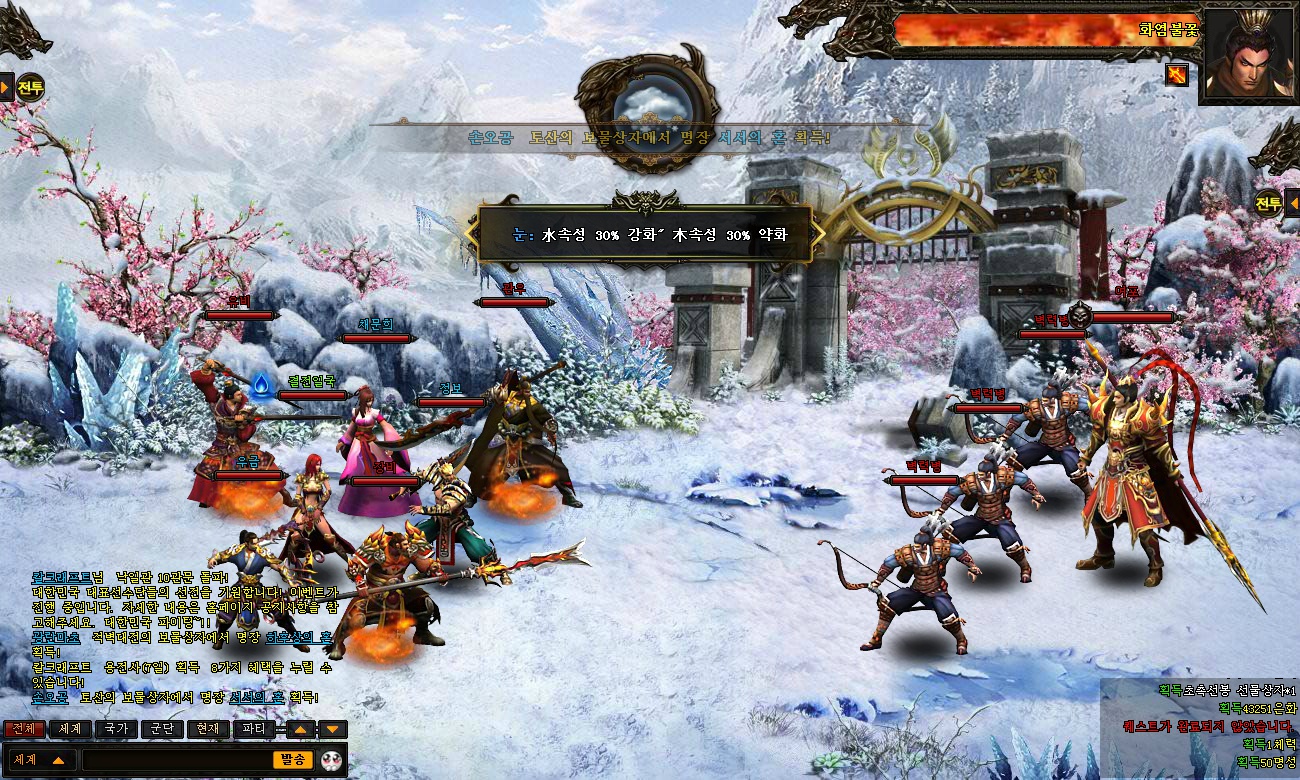Click the left-side 전투 round button
The image size is (1300, 780).
coord(31,87)
